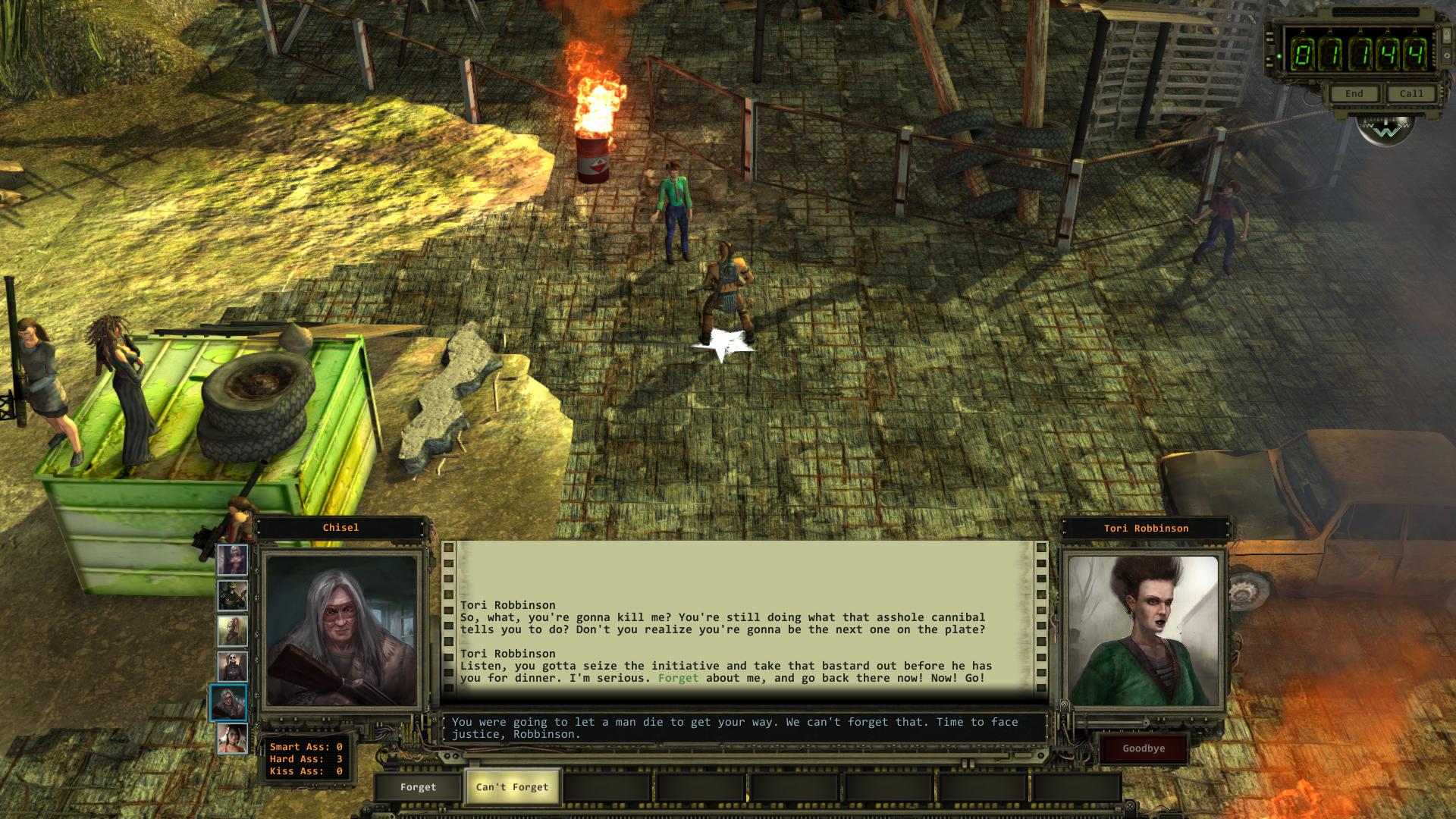
Task: Switch to the top white-haired party portrait
Action: coord(232,560)
